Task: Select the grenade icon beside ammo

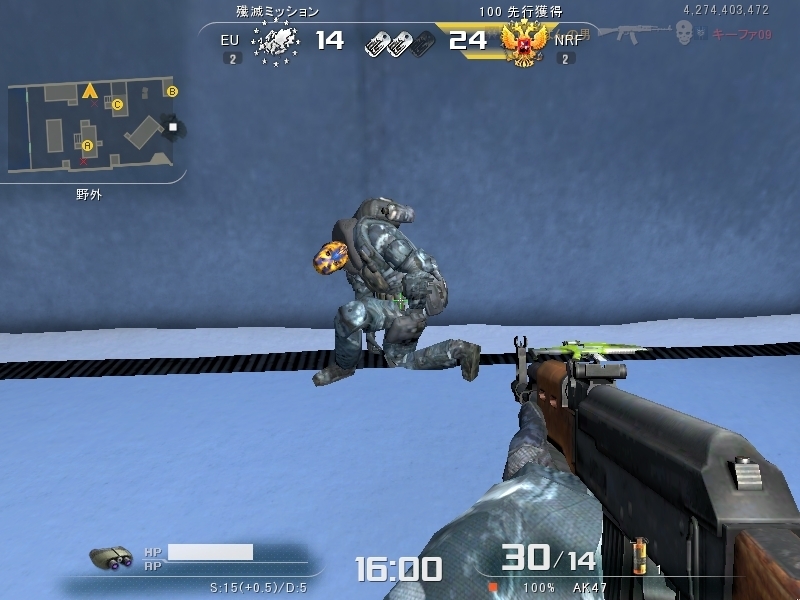Action: pos(638,555)
